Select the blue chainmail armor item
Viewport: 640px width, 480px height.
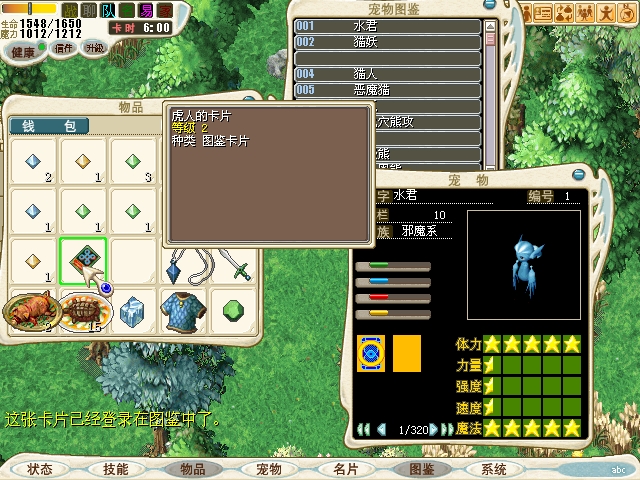(183, 309)
